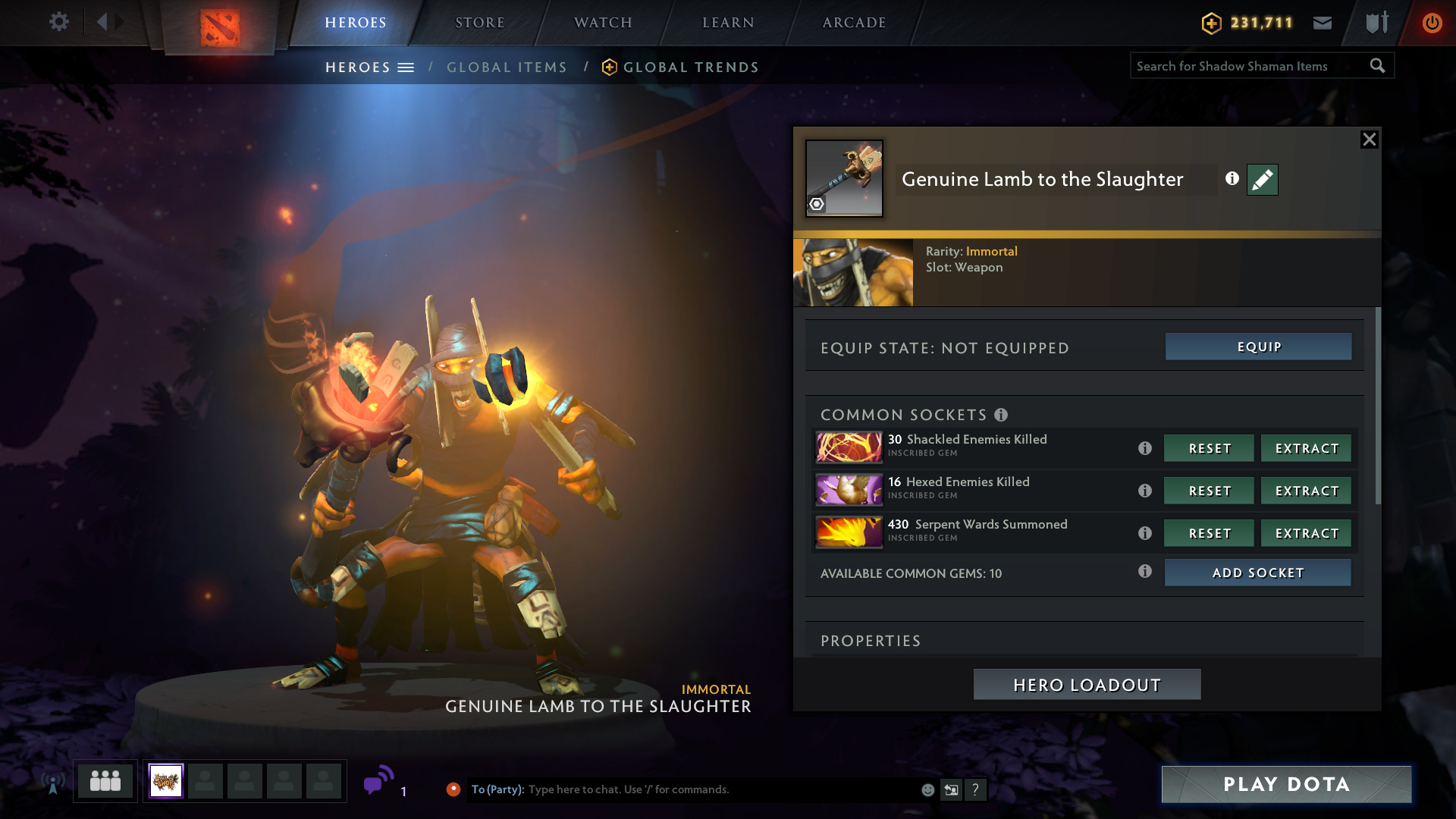Add a socket to the item

click(x=1257, y=573)
